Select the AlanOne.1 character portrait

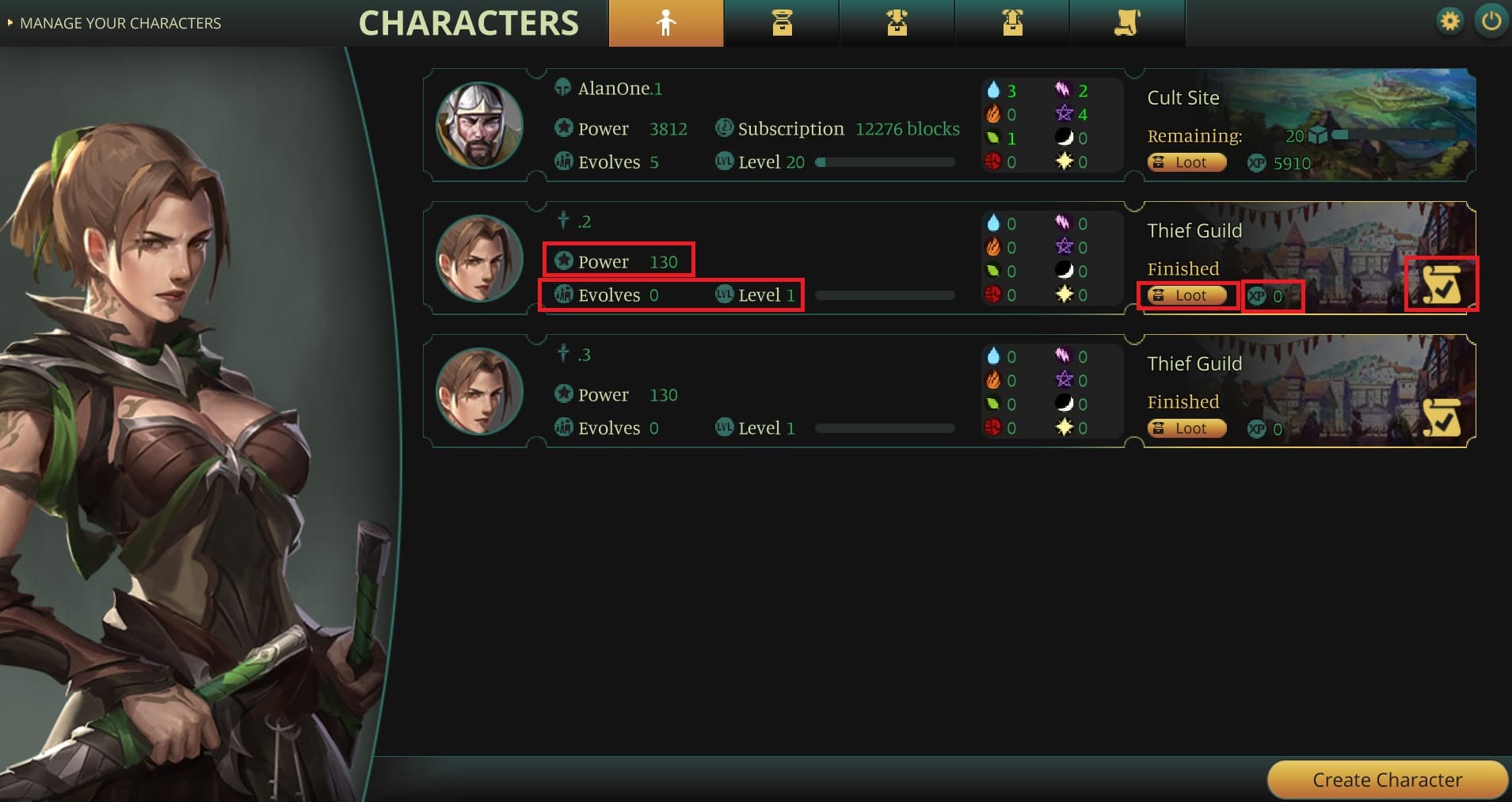click(x=479, y=126)
